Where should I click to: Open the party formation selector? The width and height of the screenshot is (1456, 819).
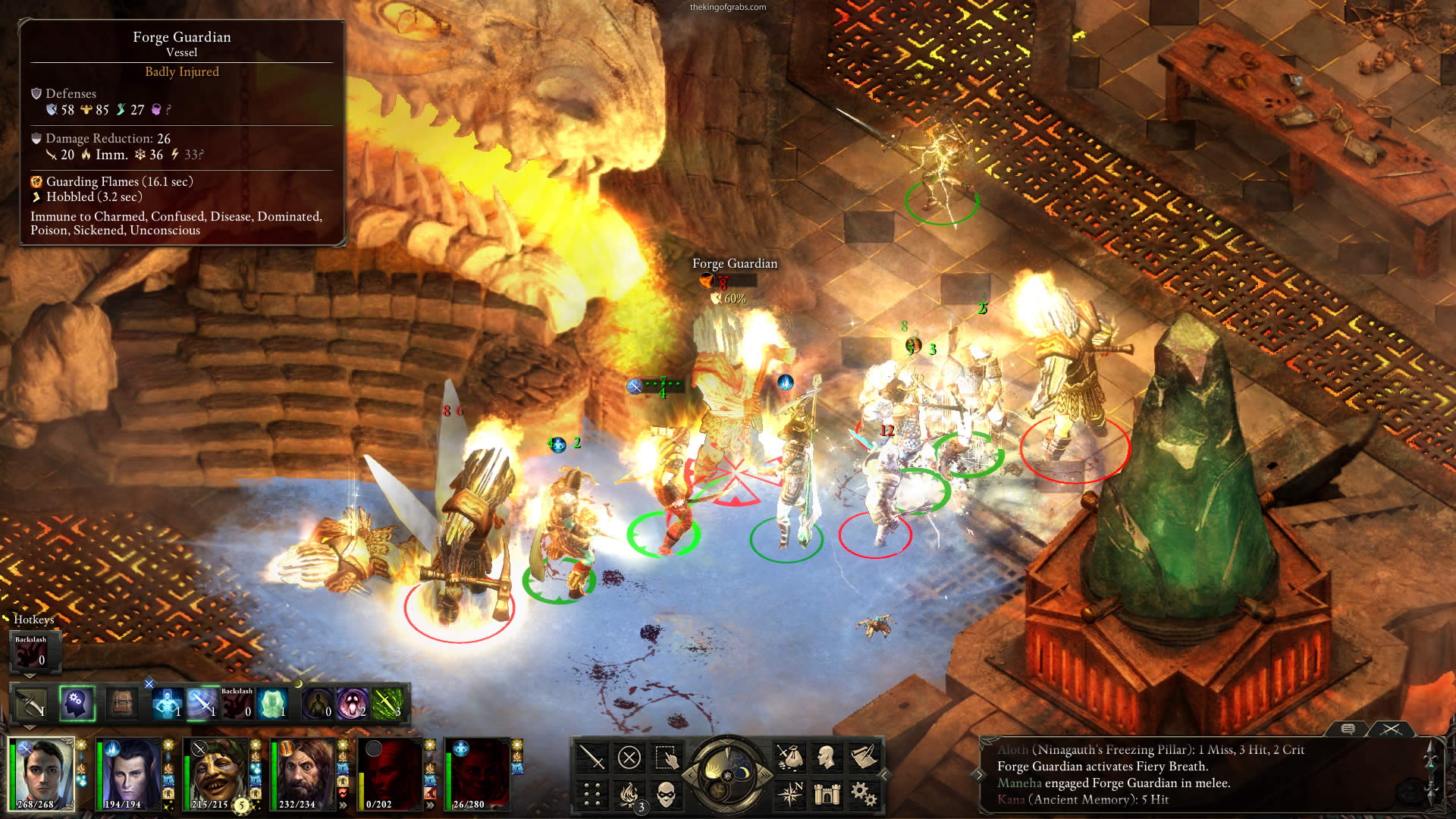591,794
